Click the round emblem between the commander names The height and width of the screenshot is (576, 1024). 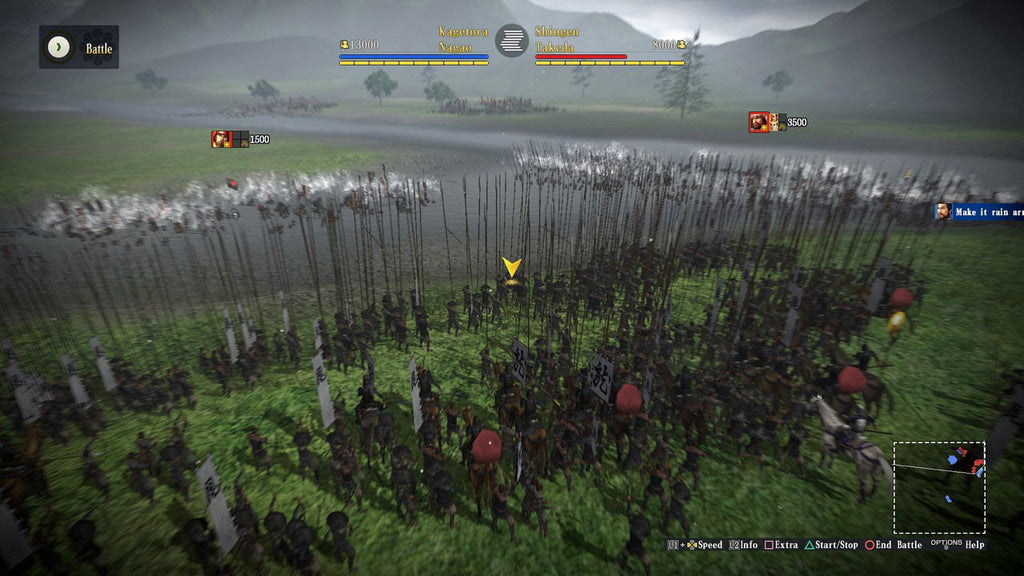pos(512,40)
